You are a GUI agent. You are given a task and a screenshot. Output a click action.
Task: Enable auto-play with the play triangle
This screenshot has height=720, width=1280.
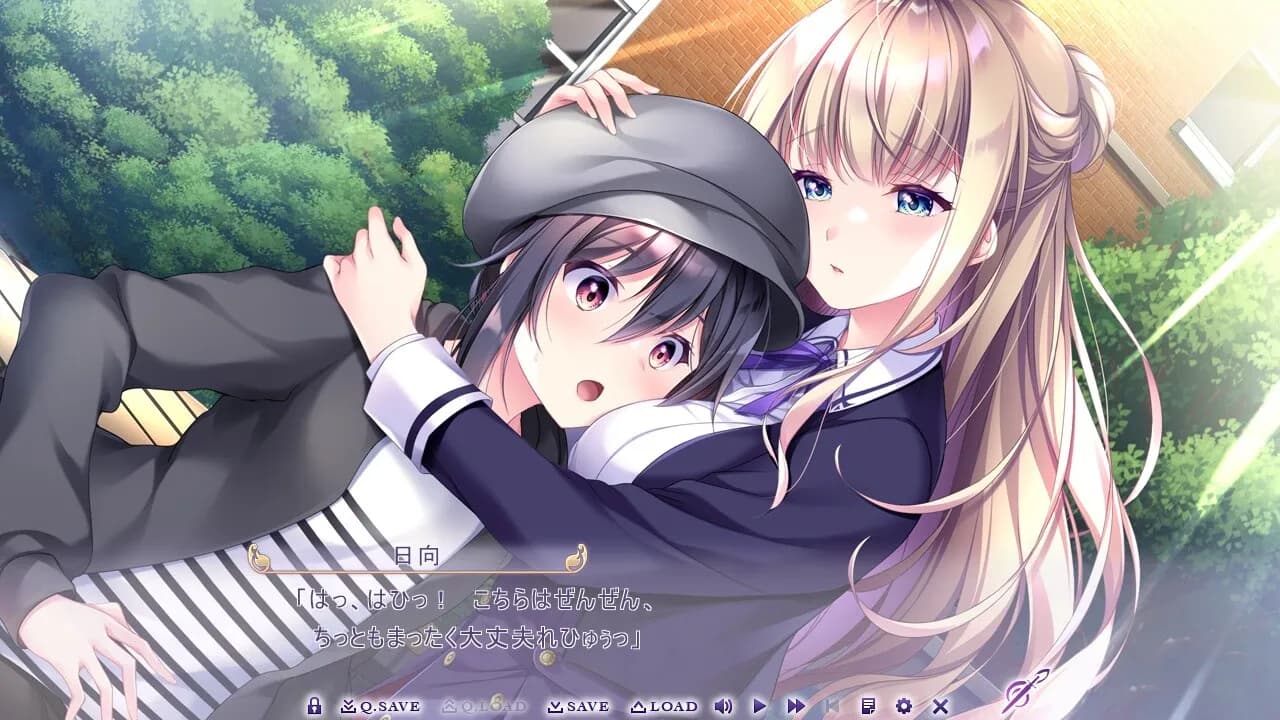tap(759, 705)
